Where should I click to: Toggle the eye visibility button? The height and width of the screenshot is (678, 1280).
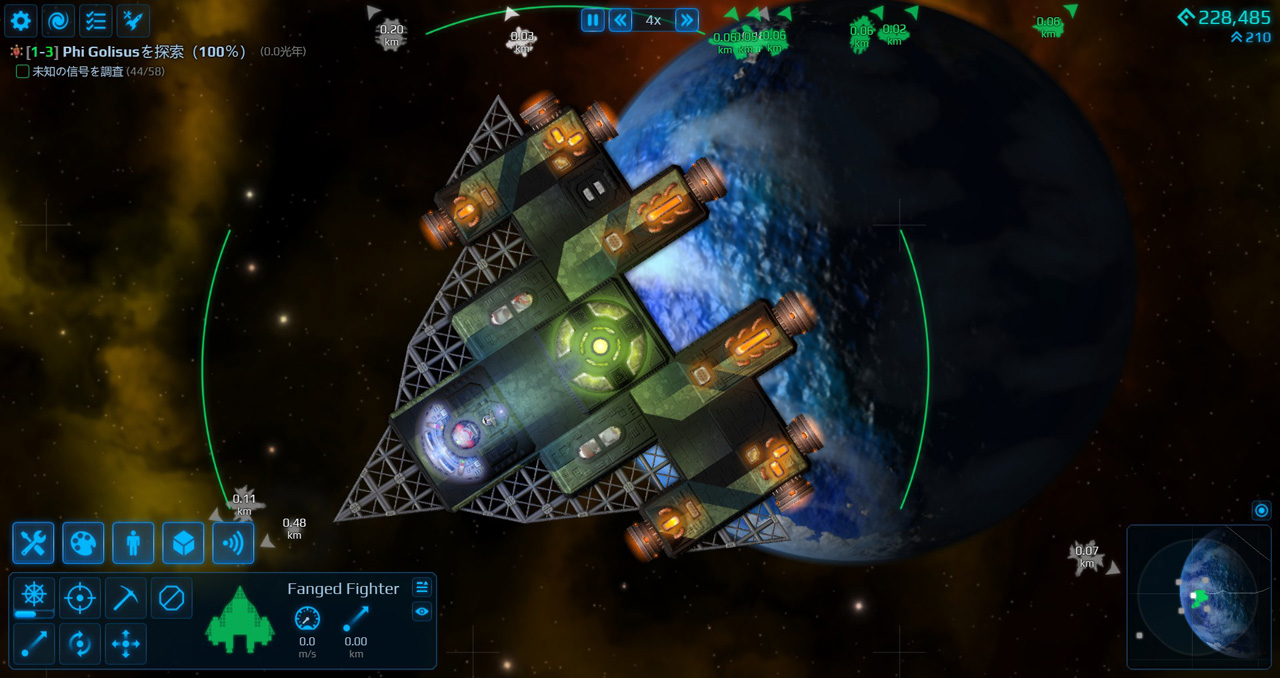tap(422, 612)
